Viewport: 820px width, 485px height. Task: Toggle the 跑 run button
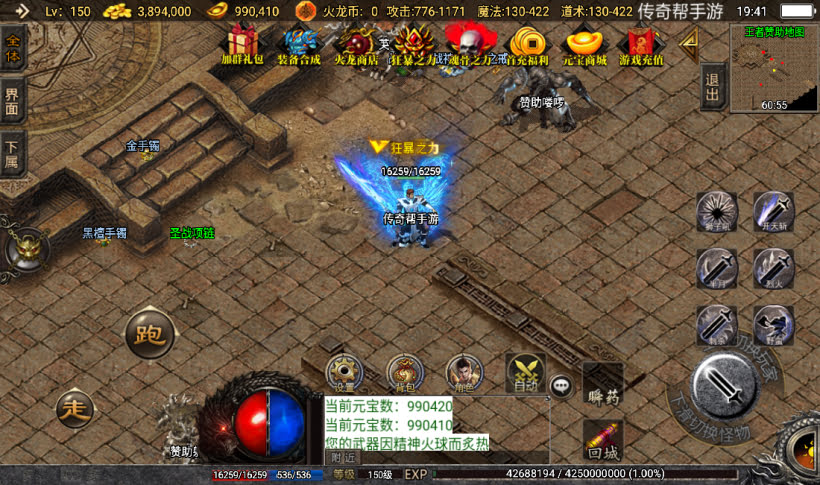(150, 334)
